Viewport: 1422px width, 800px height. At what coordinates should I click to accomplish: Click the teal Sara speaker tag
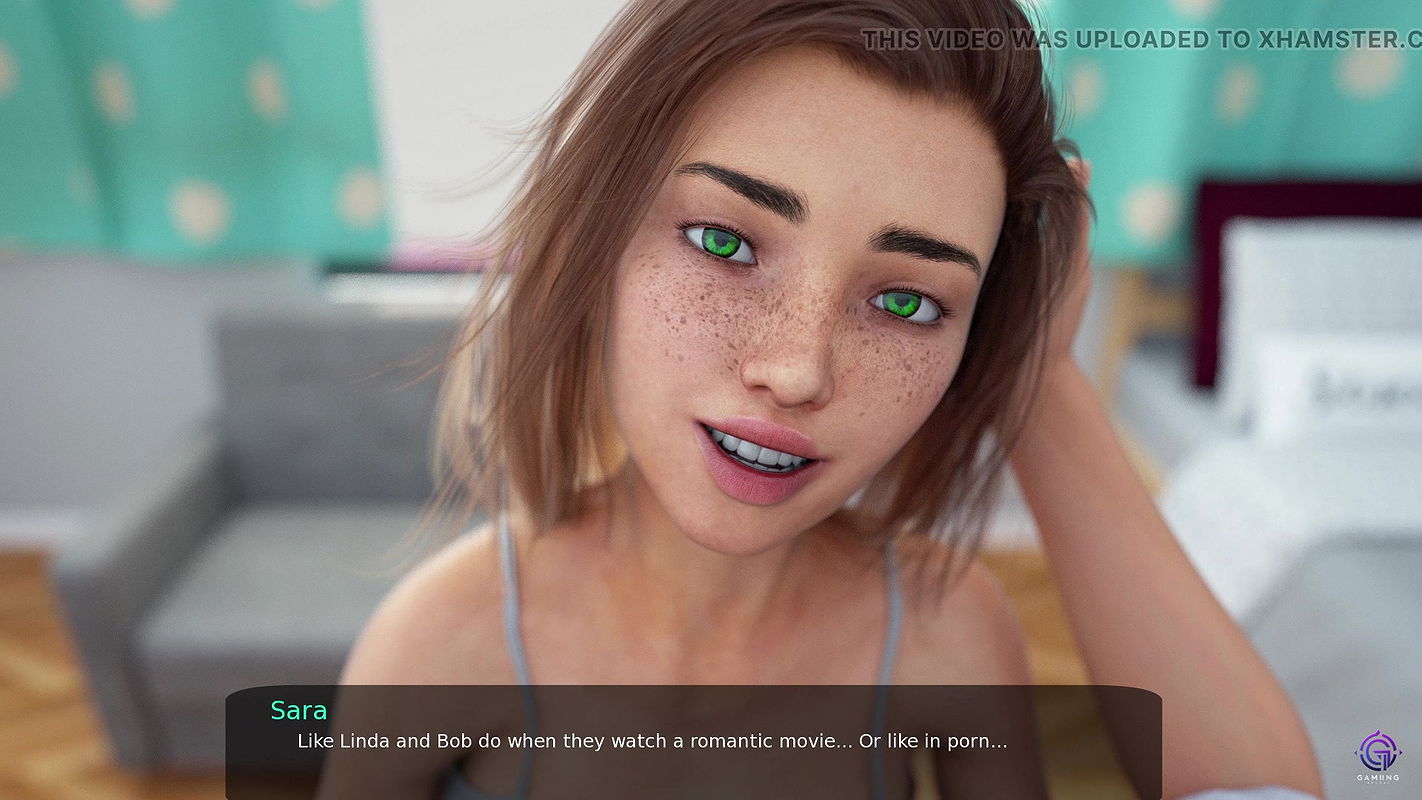pos(300,710)
